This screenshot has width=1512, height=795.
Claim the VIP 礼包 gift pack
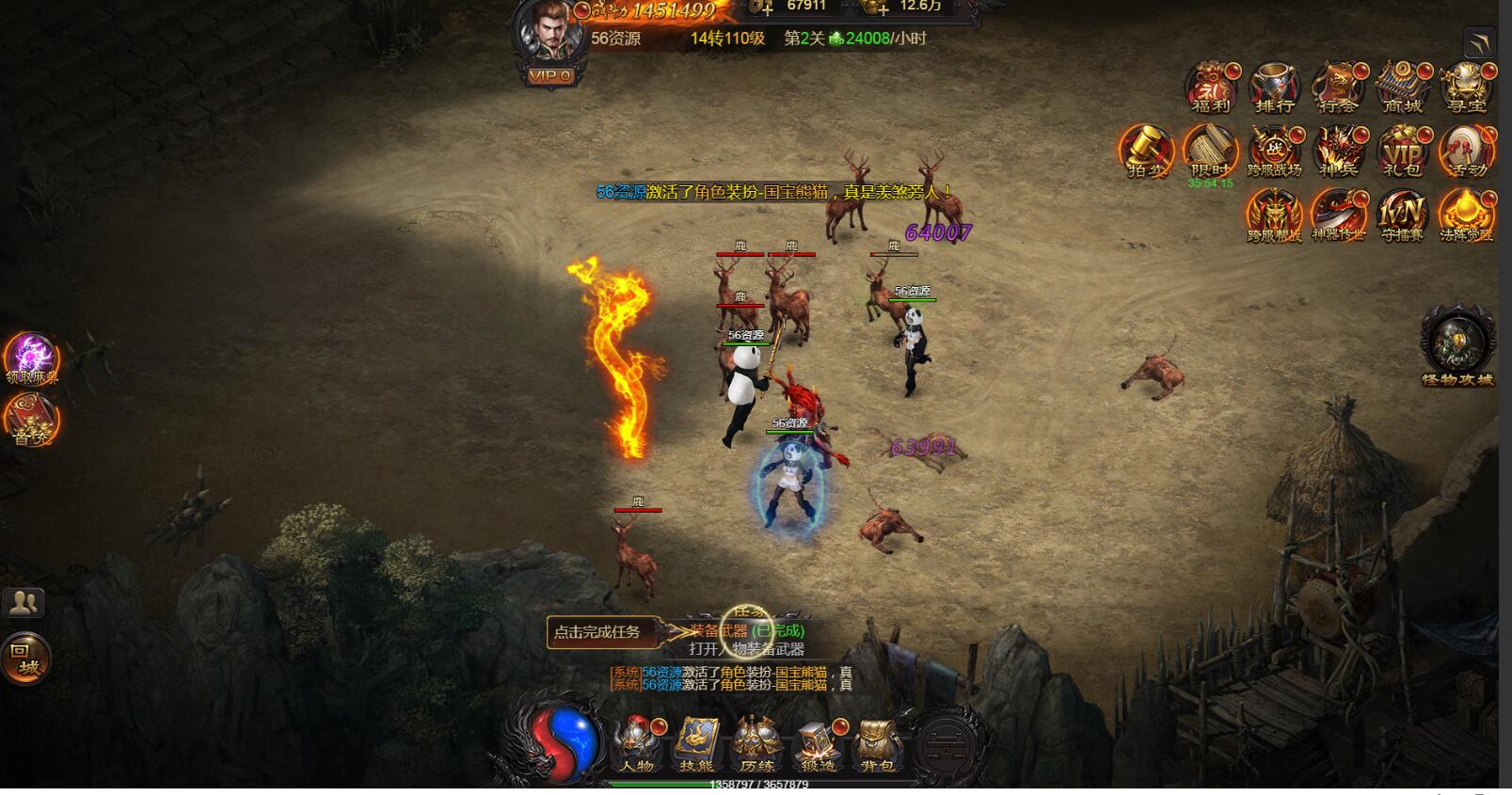(1402, 151)
